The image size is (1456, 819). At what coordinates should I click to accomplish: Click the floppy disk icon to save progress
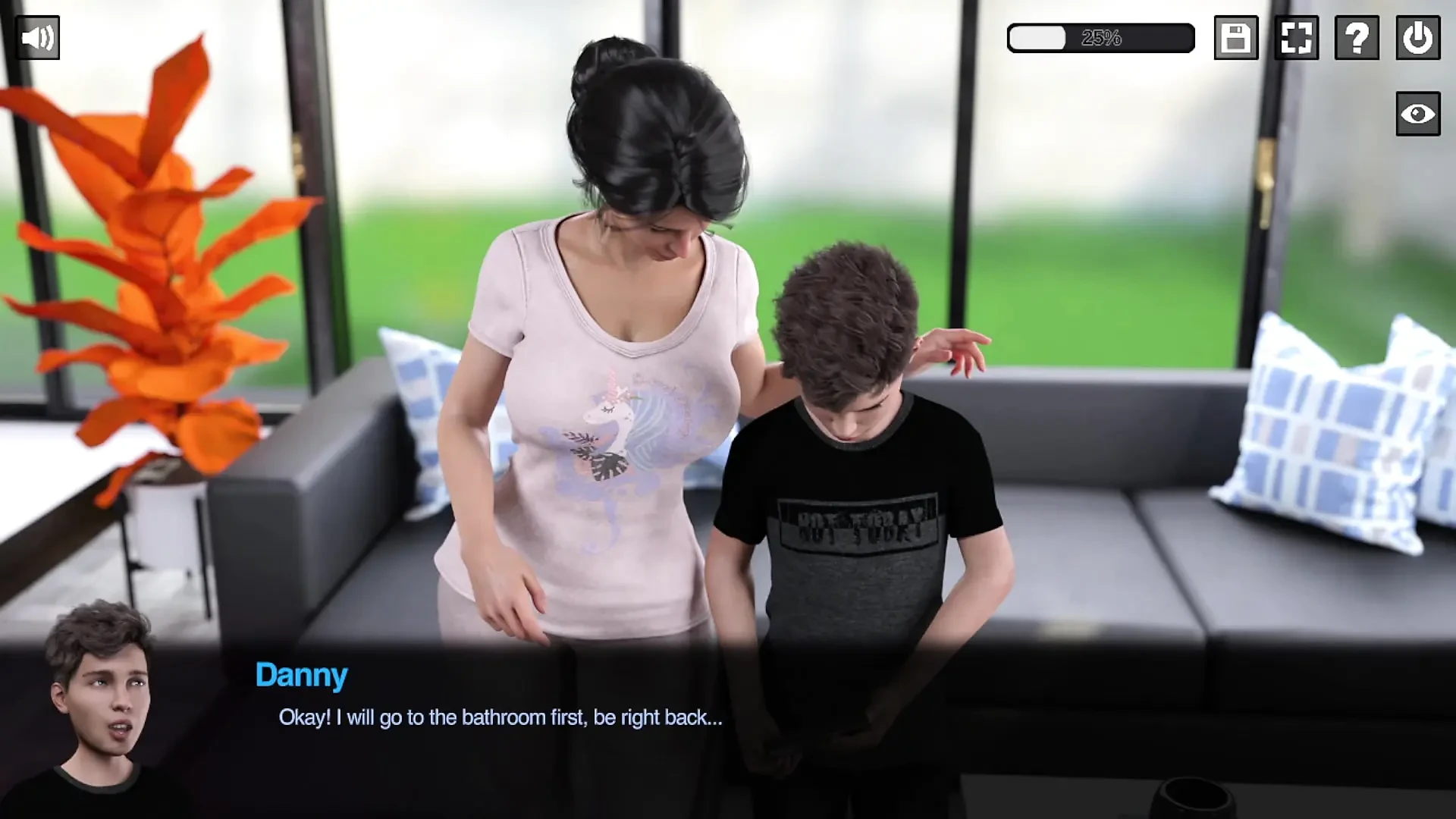point(1235,37)
